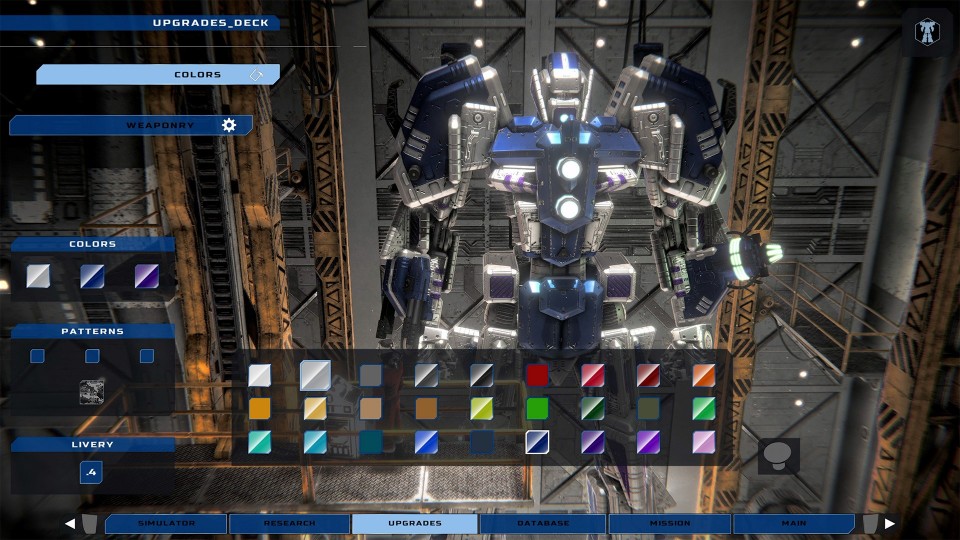Open the Colors upgrade section
The image size is (960, 540).
158,75
